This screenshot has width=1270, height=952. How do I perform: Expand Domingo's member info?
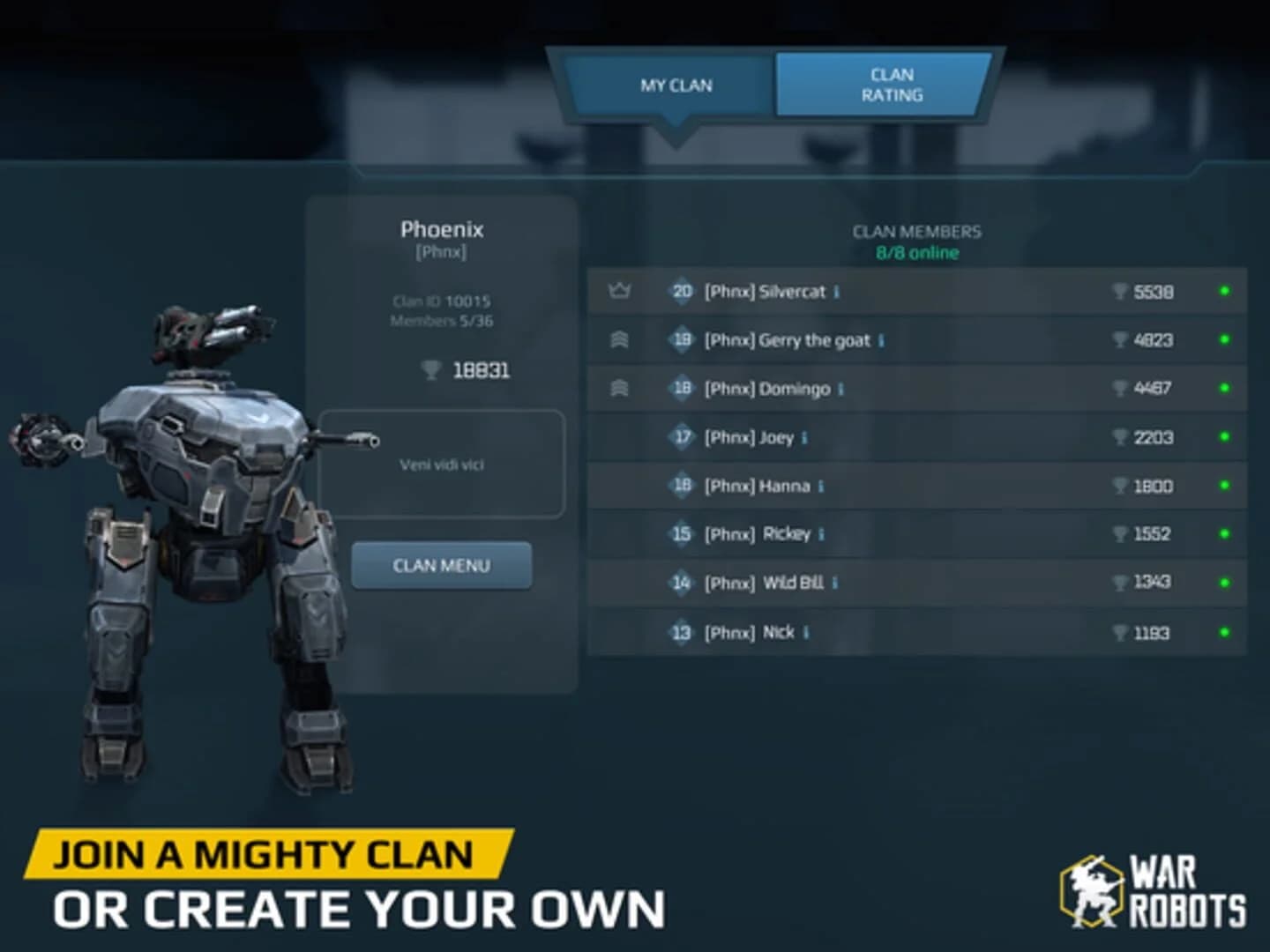click(840, 389)
